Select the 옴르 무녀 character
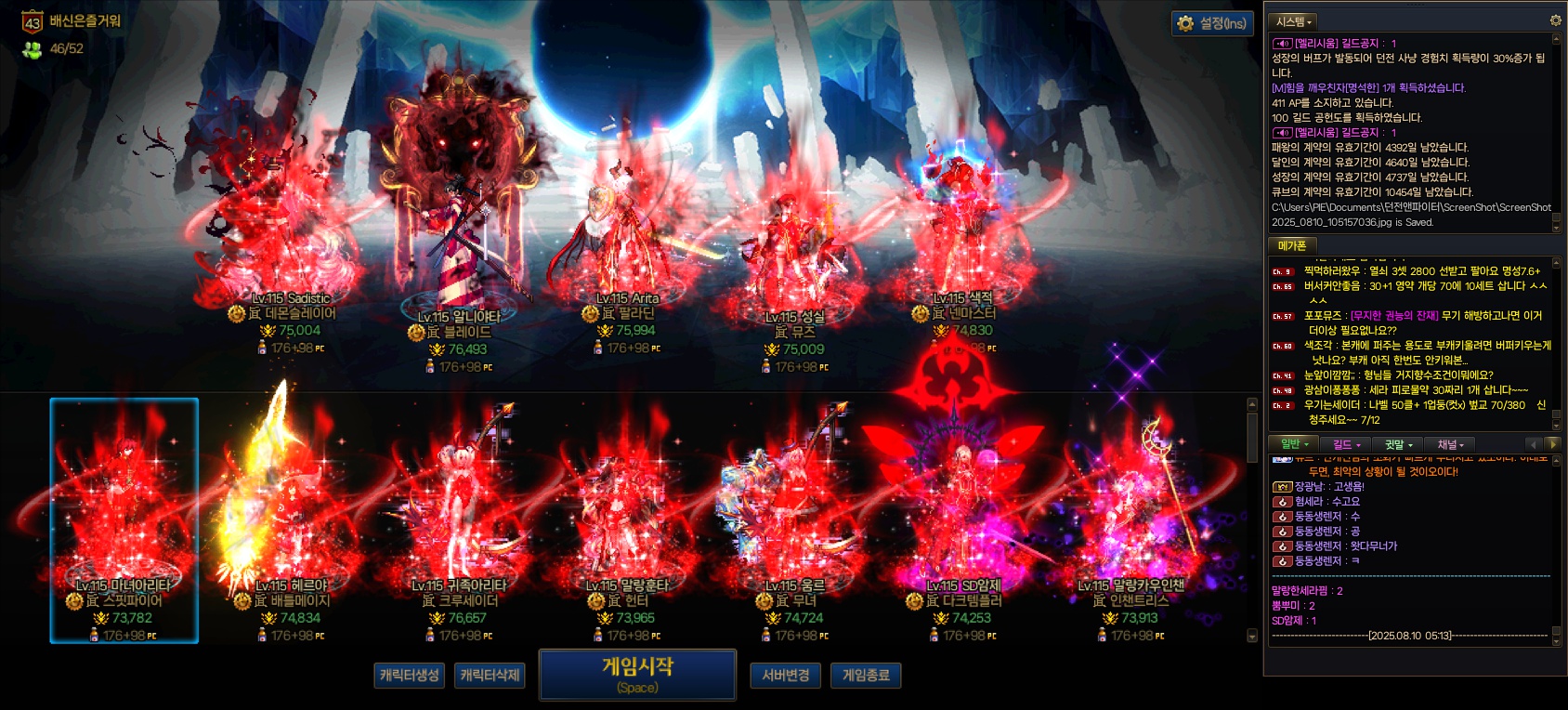The height and width of the screenshot is (710, 1568). (x=795, y=520)
